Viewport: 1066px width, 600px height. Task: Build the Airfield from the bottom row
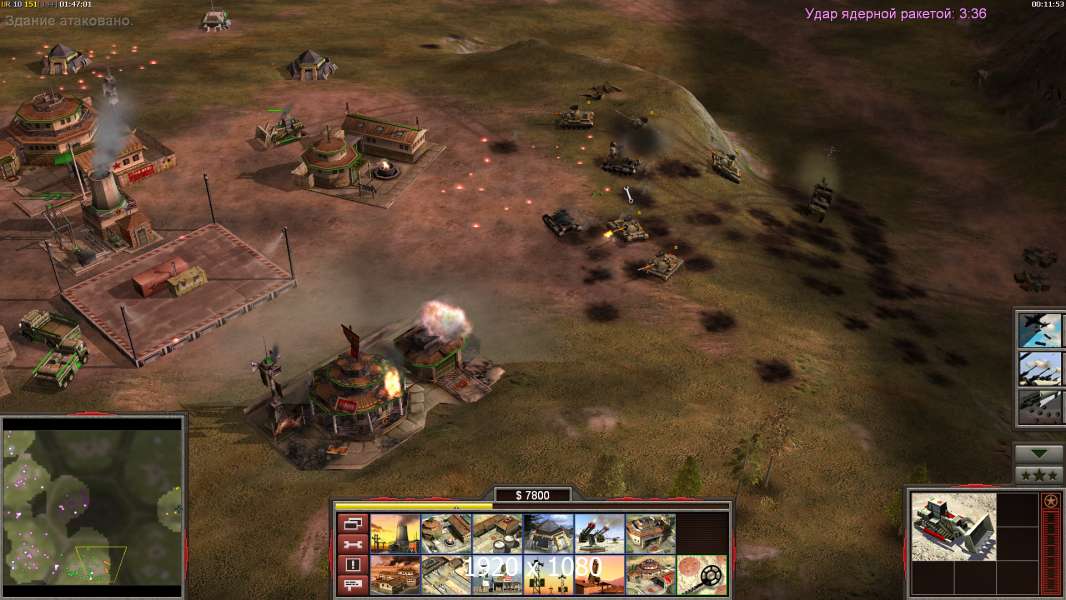pyautogui.click(x=447, y=574)
